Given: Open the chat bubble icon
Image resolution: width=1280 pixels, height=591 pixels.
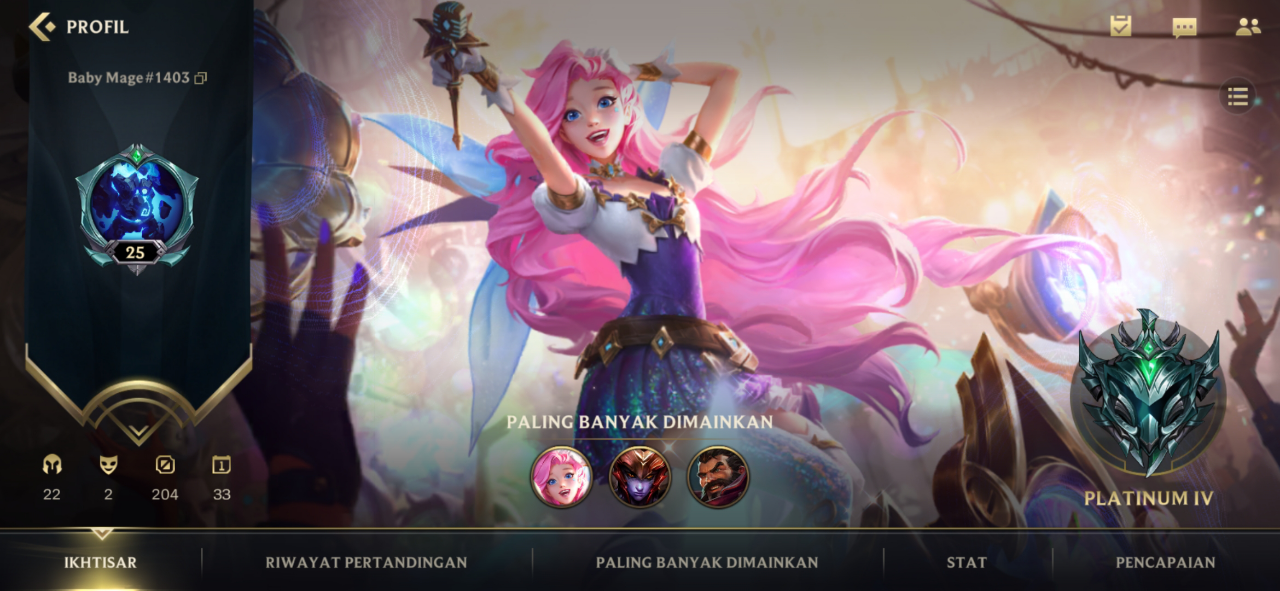Looking at the screenshot, I should click(1185, 27).
